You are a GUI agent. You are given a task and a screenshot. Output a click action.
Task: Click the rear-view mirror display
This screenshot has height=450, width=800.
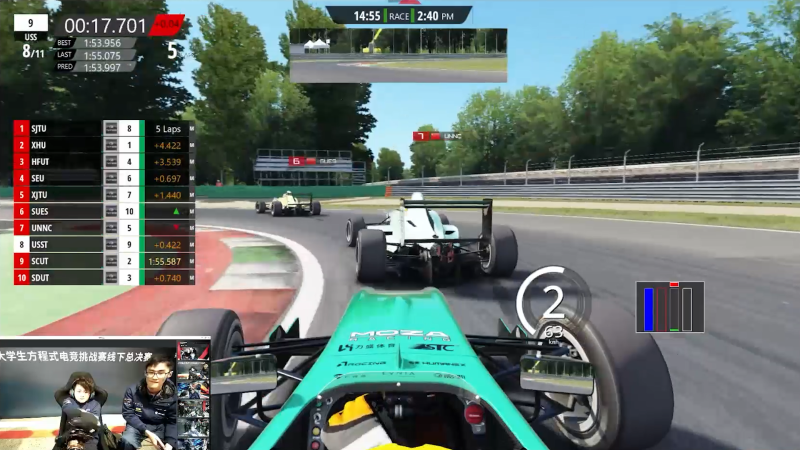(x=398, y=54)
